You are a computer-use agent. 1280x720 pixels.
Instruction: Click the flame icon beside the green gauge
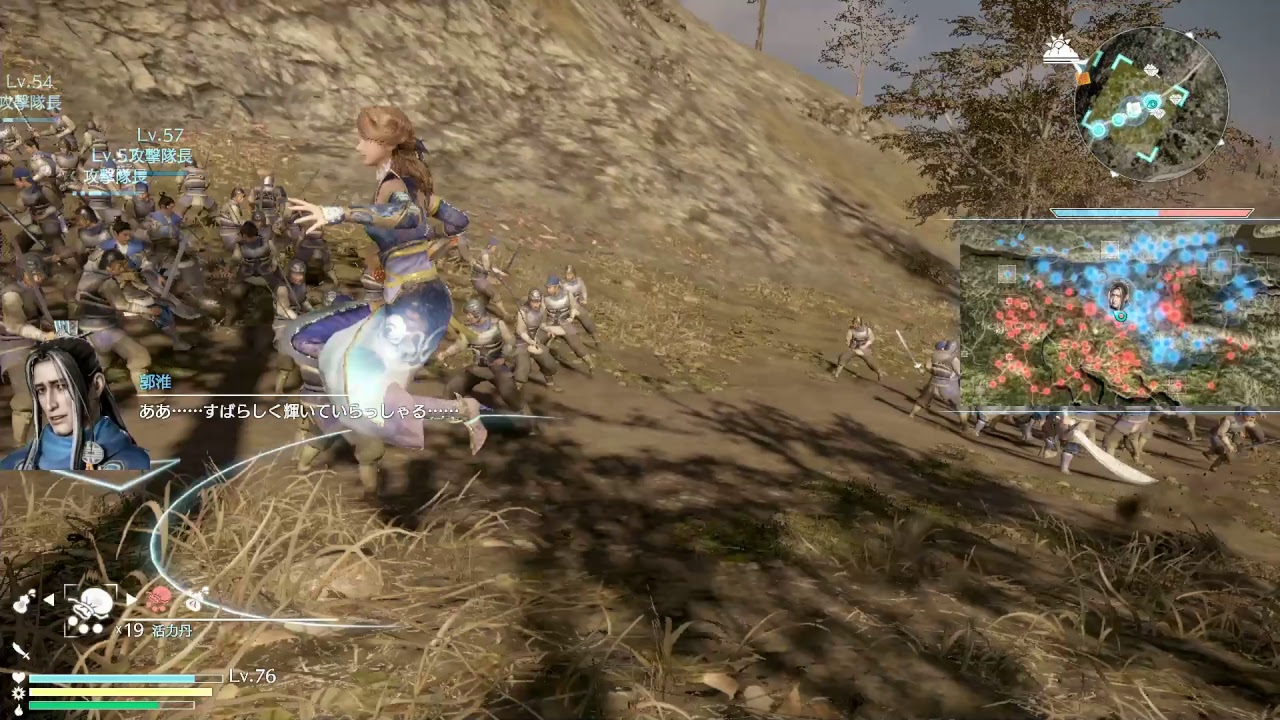coord(19,710)
